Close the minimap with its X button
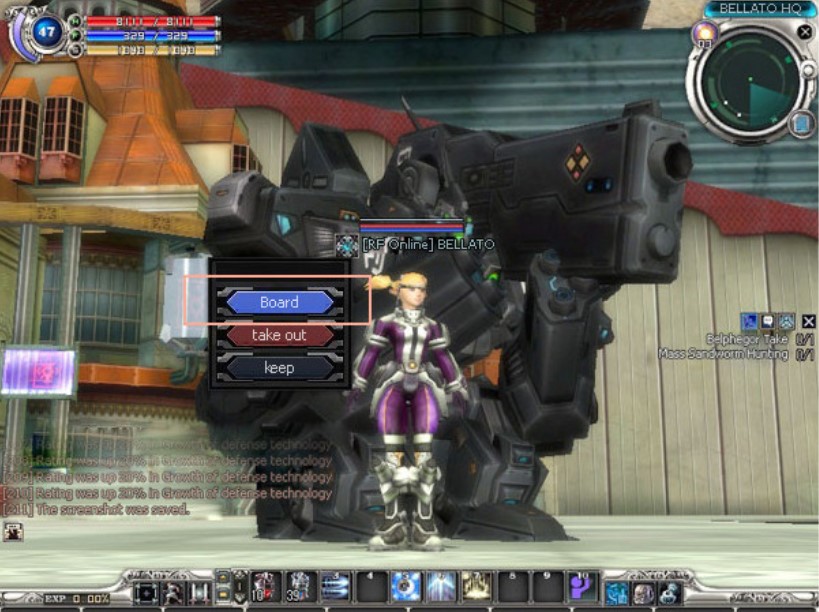The width and height of the screenshot is (819, 612). [804, 32]
